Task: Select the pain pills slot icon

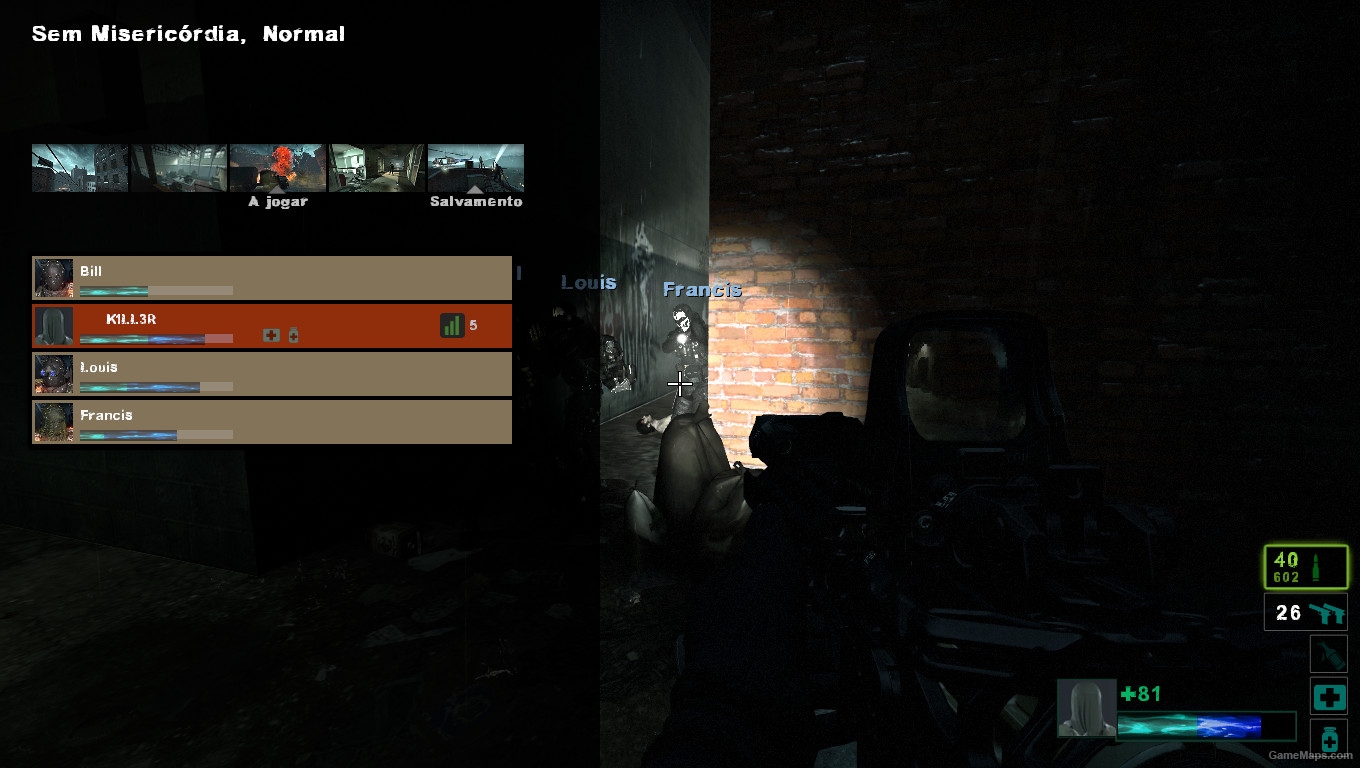Action: pyautogui.click(x=1329, y=740)
